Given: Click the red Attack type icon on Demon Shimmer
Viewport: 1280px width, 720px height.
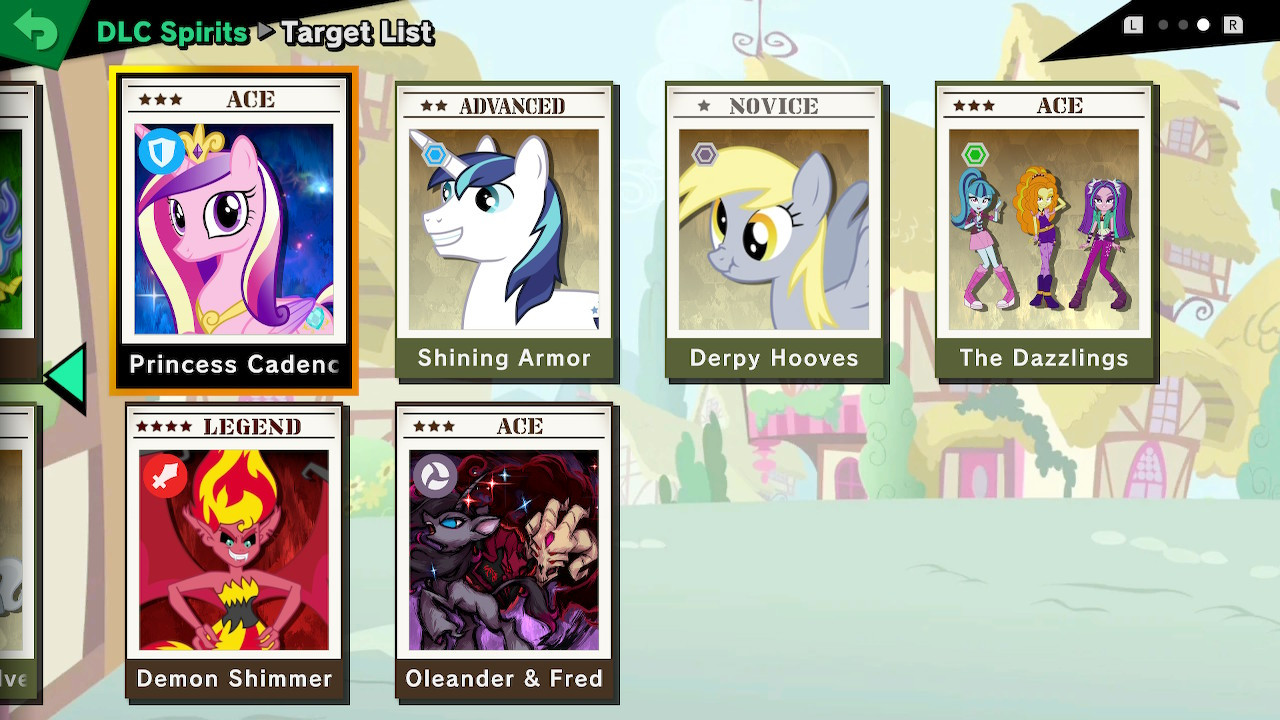Looking at the screenshot, I should click(x=165, y=475).
